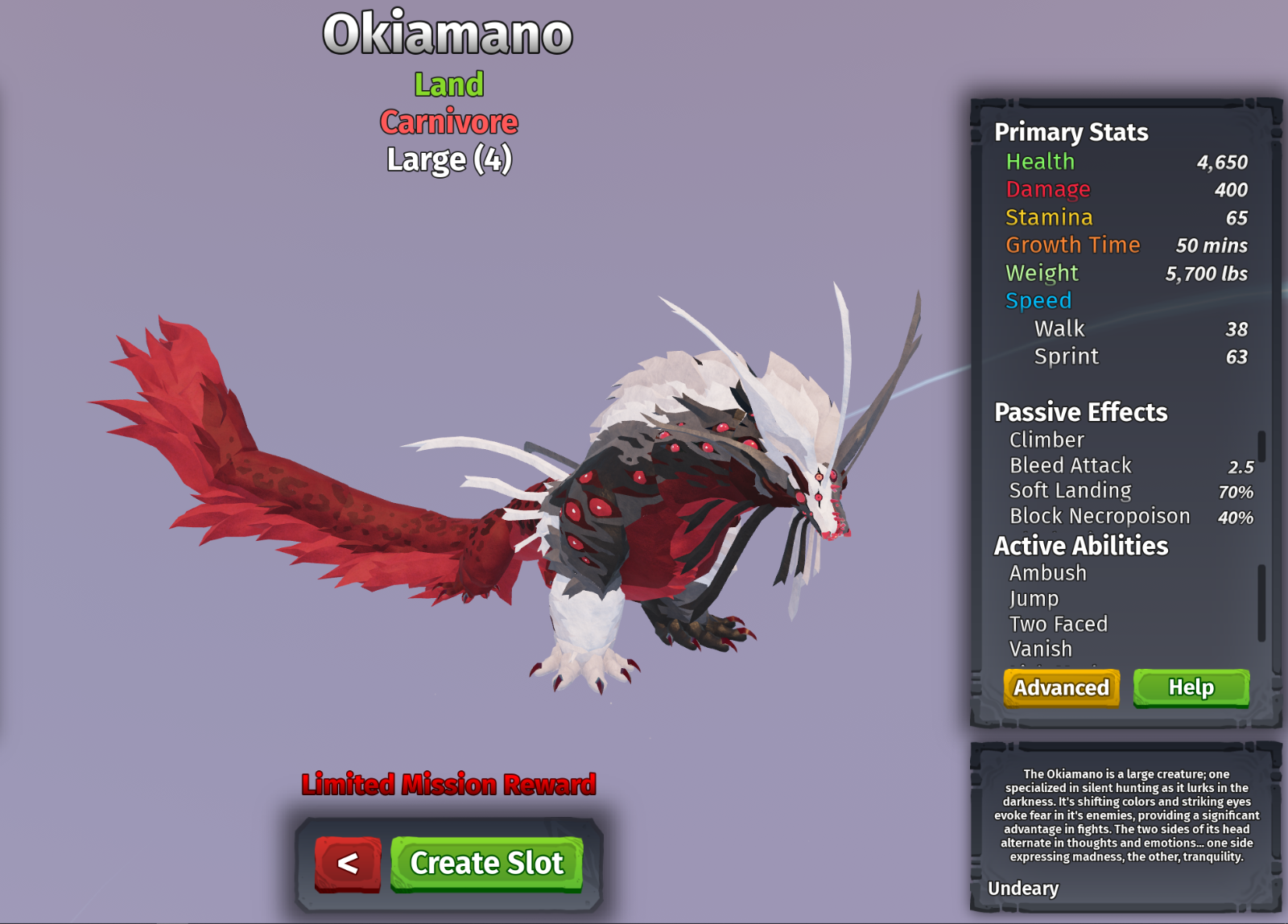Viewport: 1288px width, 924px height.
Task: Open the Help panel
Action: click(x=1191, y=687)
